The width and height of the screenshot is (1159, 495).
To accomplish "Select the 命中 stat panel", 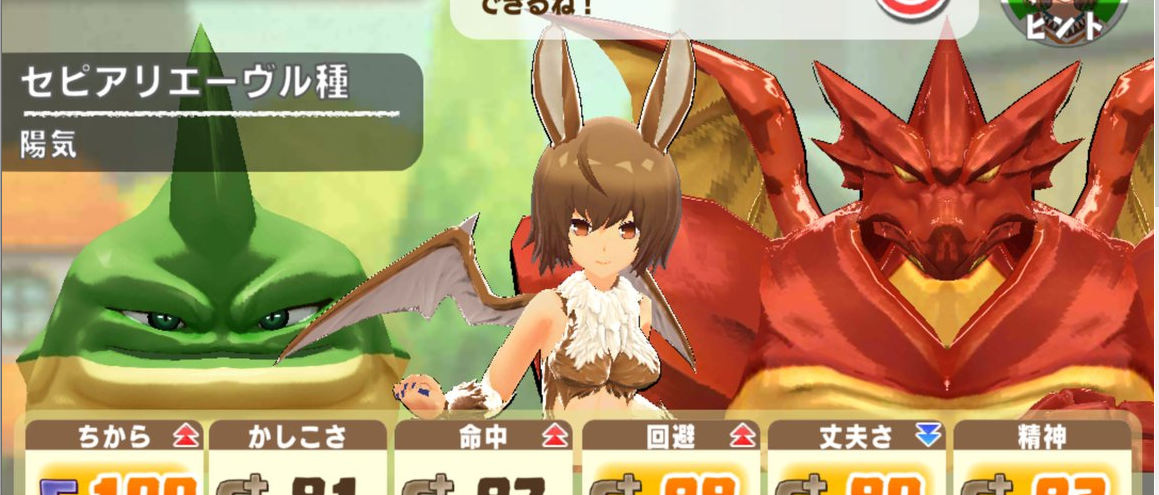I will click(484, 456).
